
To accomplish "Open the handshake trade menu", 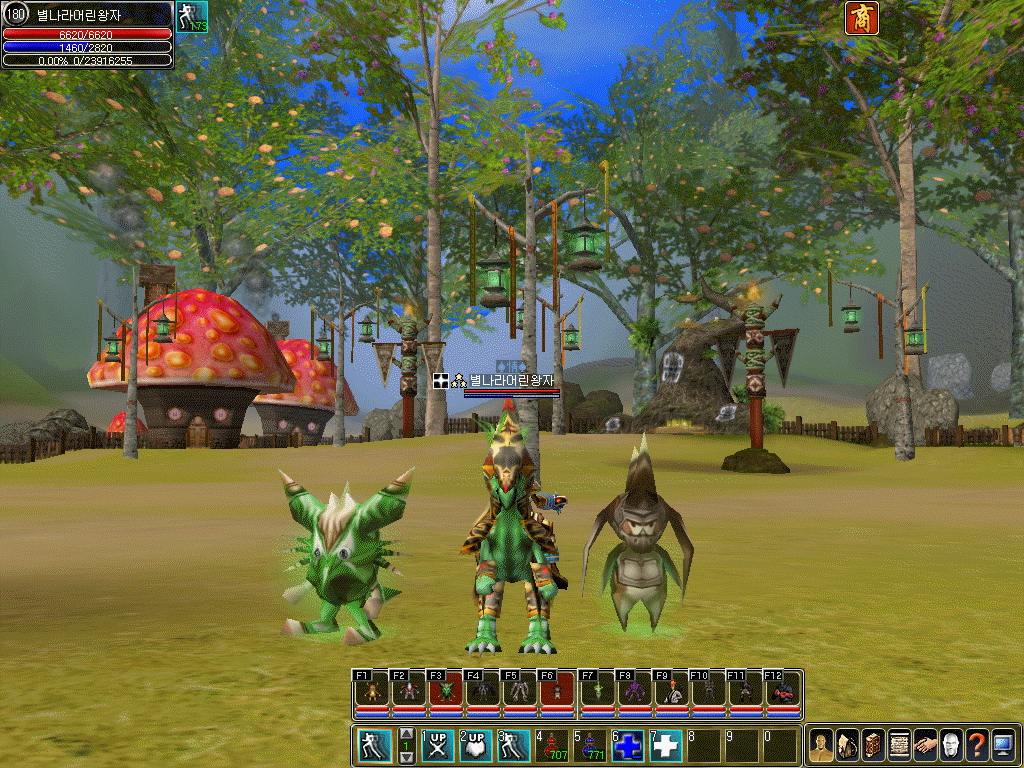I will (925, 745).
